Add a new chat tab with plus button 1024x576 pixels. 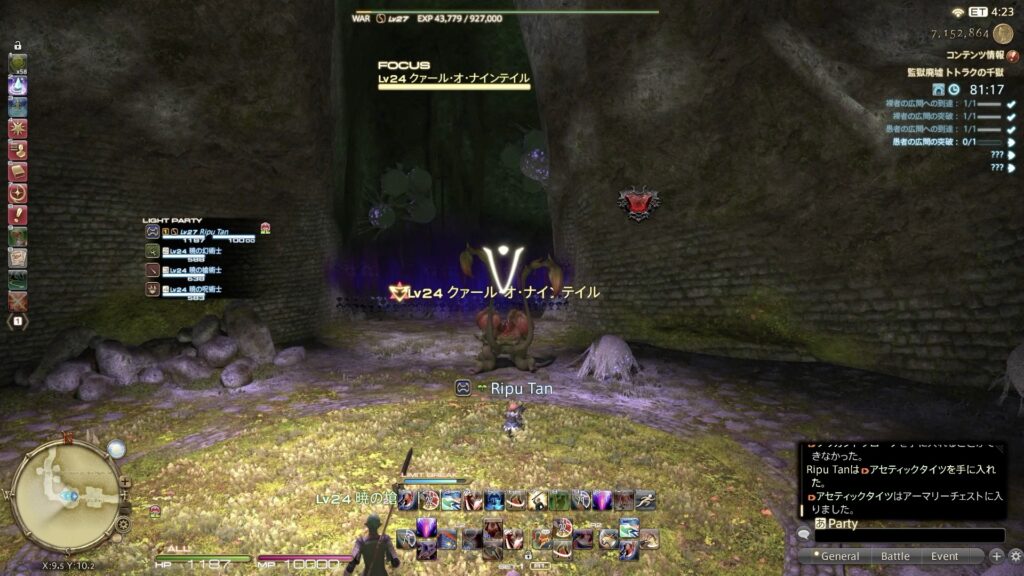(996, 556)
